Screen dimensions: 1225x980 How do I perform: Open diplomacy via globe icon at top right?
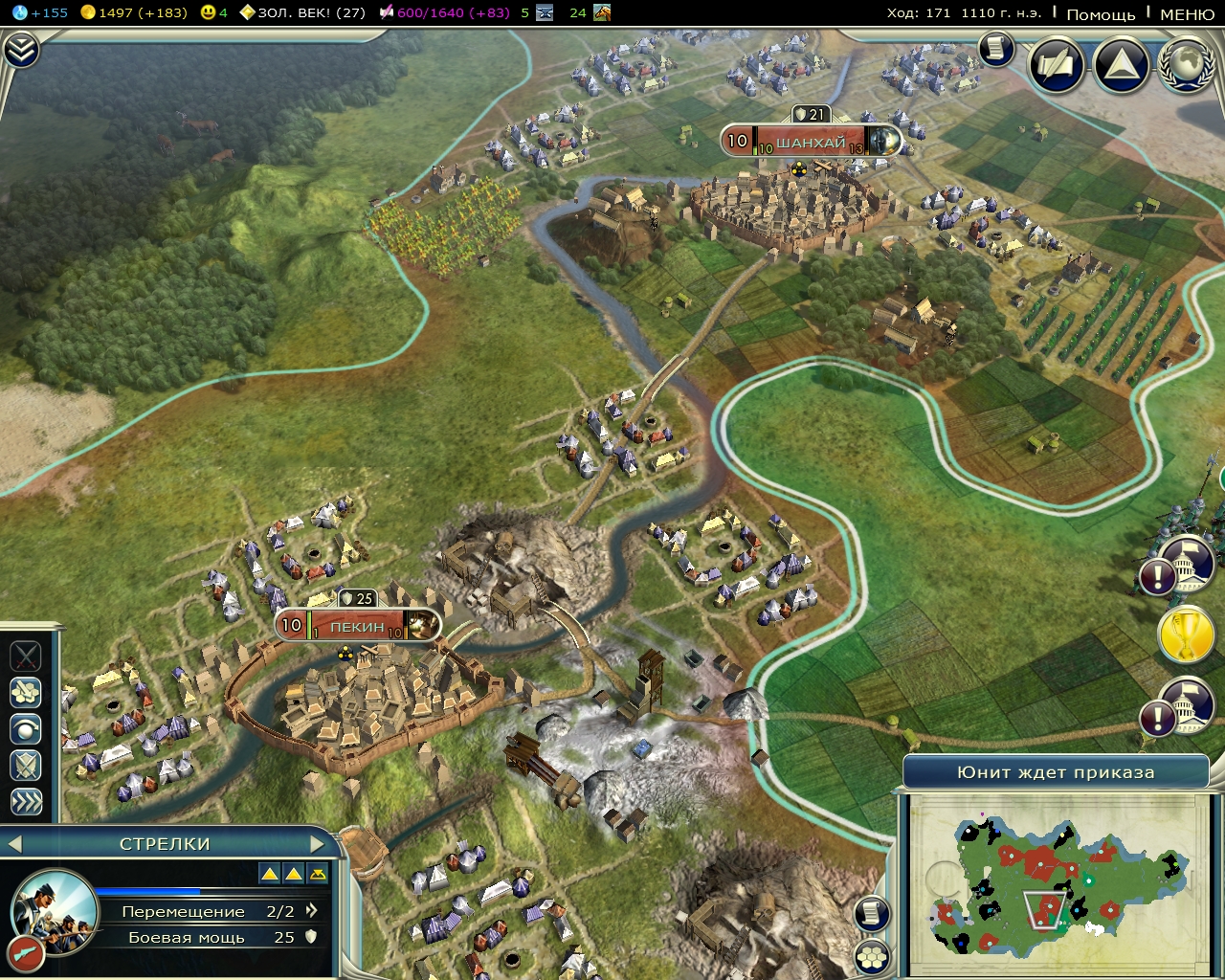[1185, 67]
